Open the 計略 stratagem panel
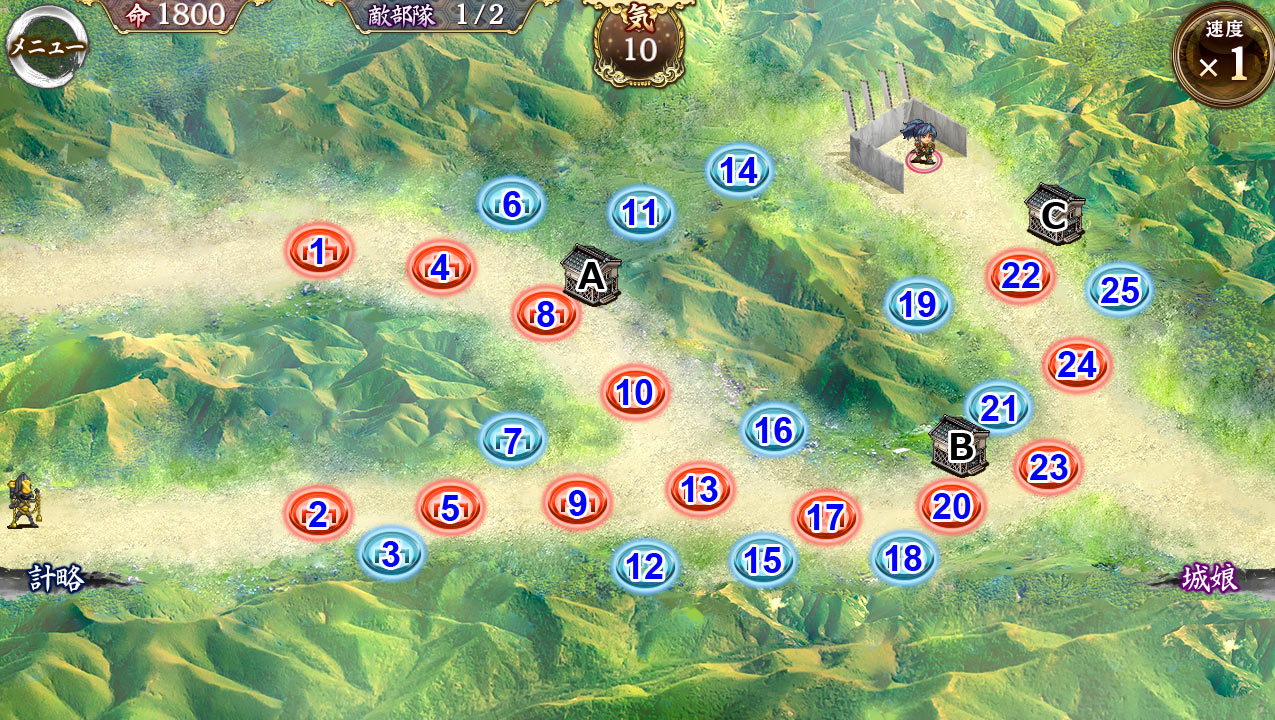Viewport: 1275px width, 720px height. pos(56,578)
